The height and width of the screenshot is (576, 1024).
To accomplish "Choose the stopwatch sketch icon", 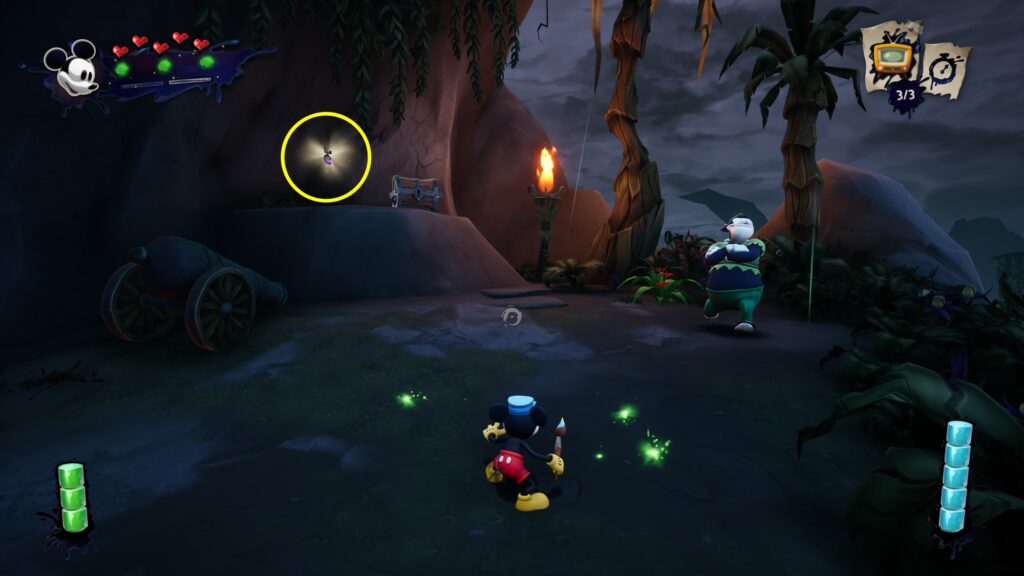I will coord(944,68).
